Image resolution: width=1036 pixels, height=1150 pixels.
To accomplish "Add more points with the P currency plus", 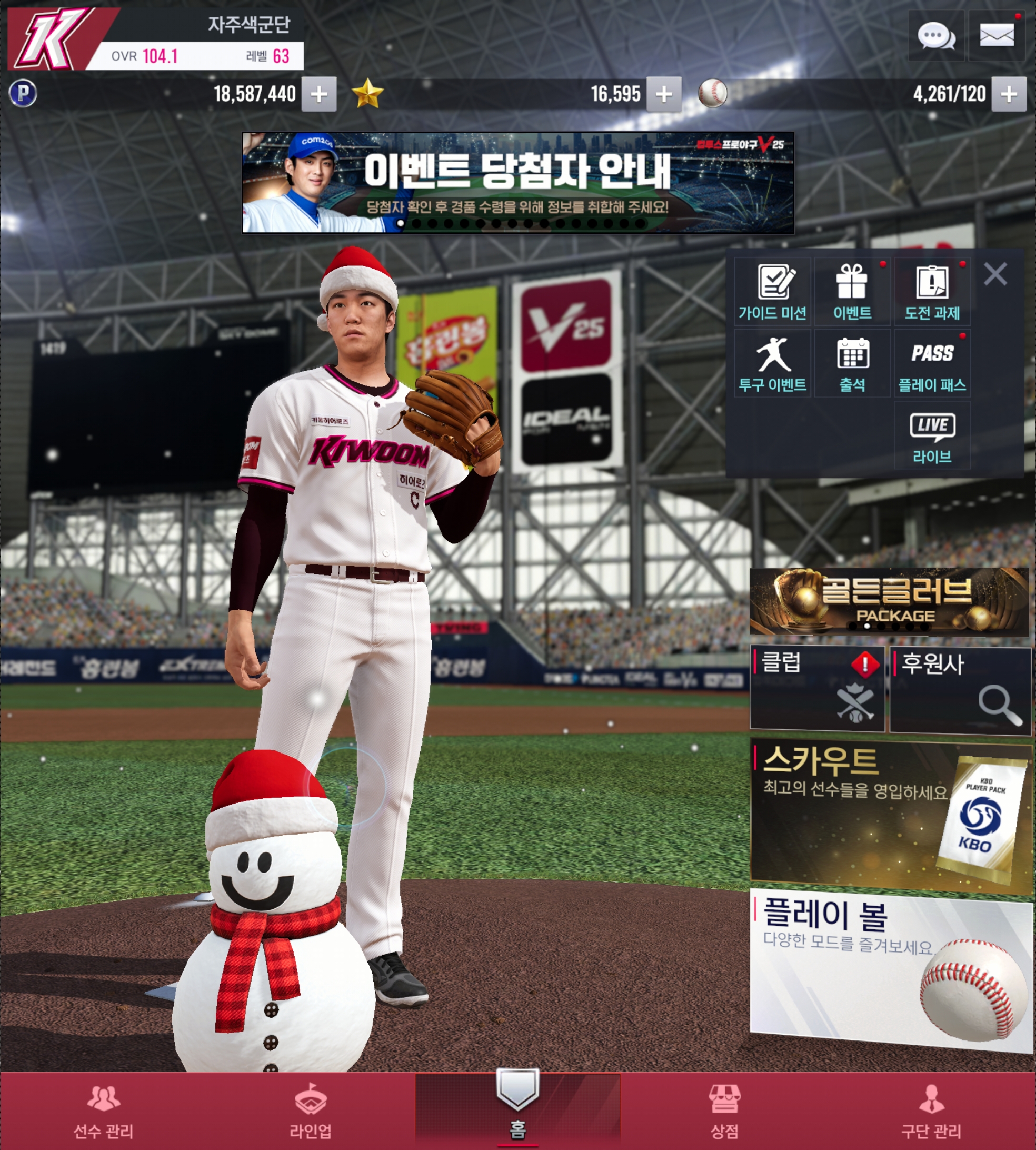I will point(319,94).
